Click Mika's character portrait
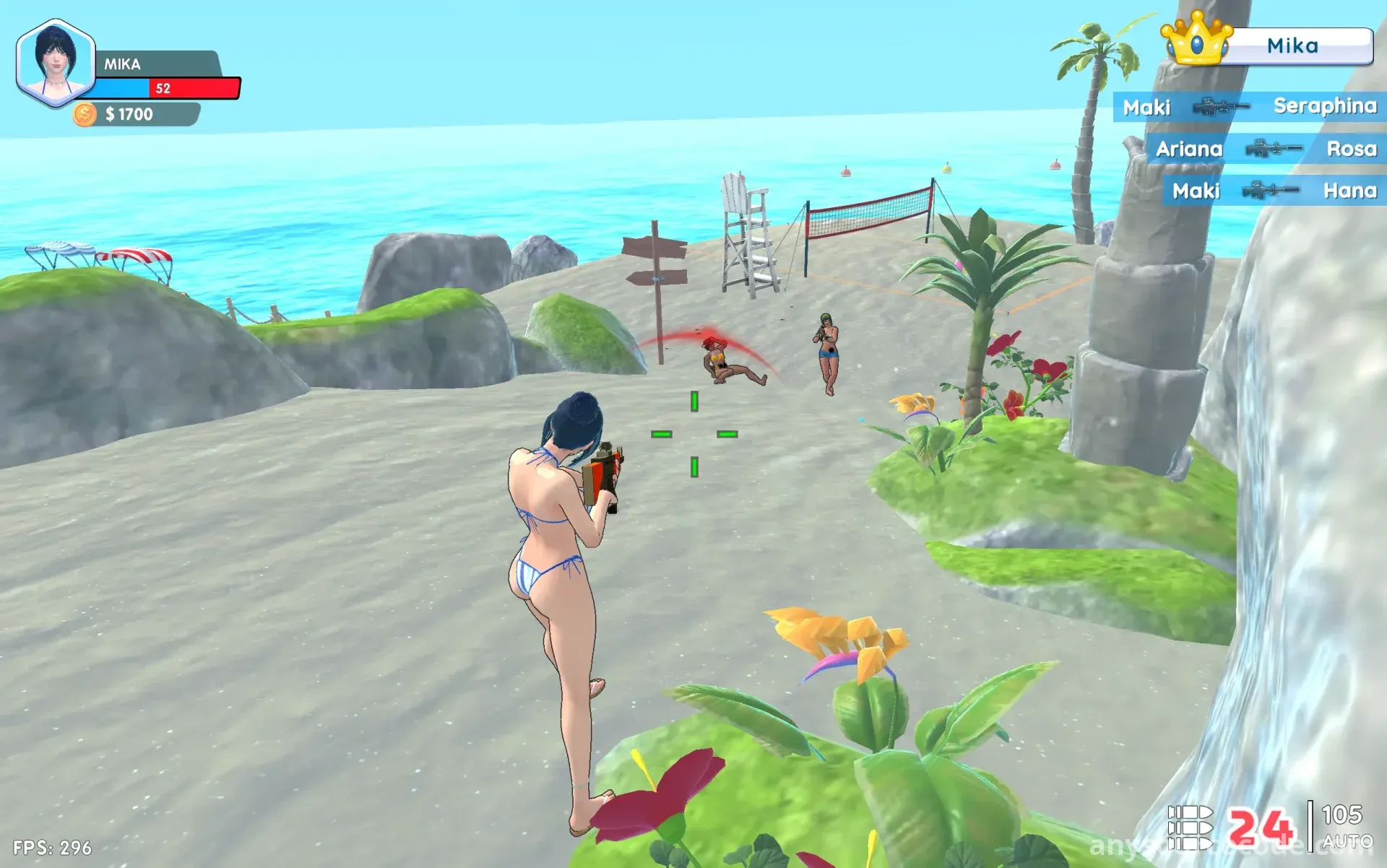This screenshot has width=1387, height=868. (56, 64)
